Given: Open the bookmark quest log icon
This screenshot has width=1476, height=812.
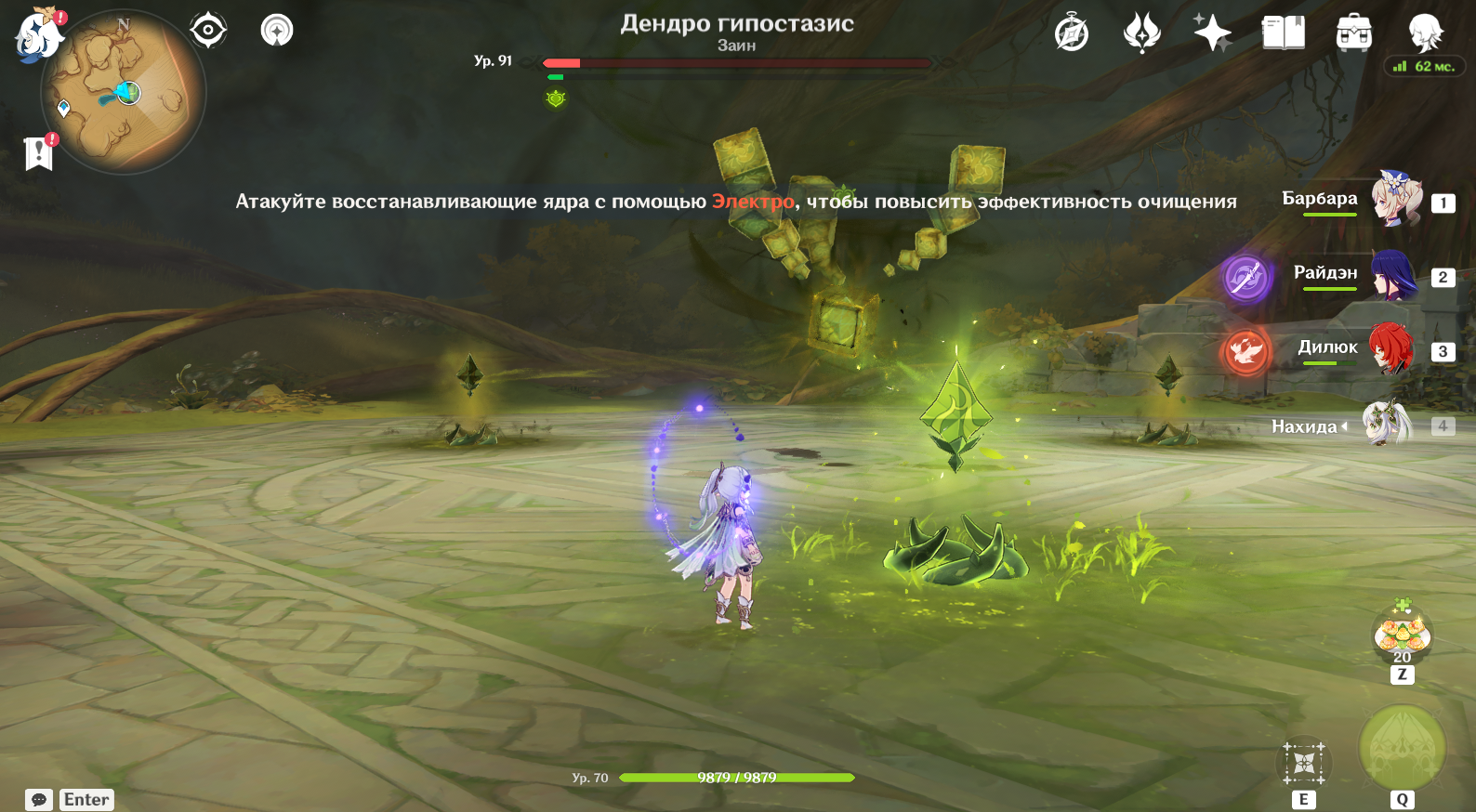Looking at the screenshot, I should 39,153.
